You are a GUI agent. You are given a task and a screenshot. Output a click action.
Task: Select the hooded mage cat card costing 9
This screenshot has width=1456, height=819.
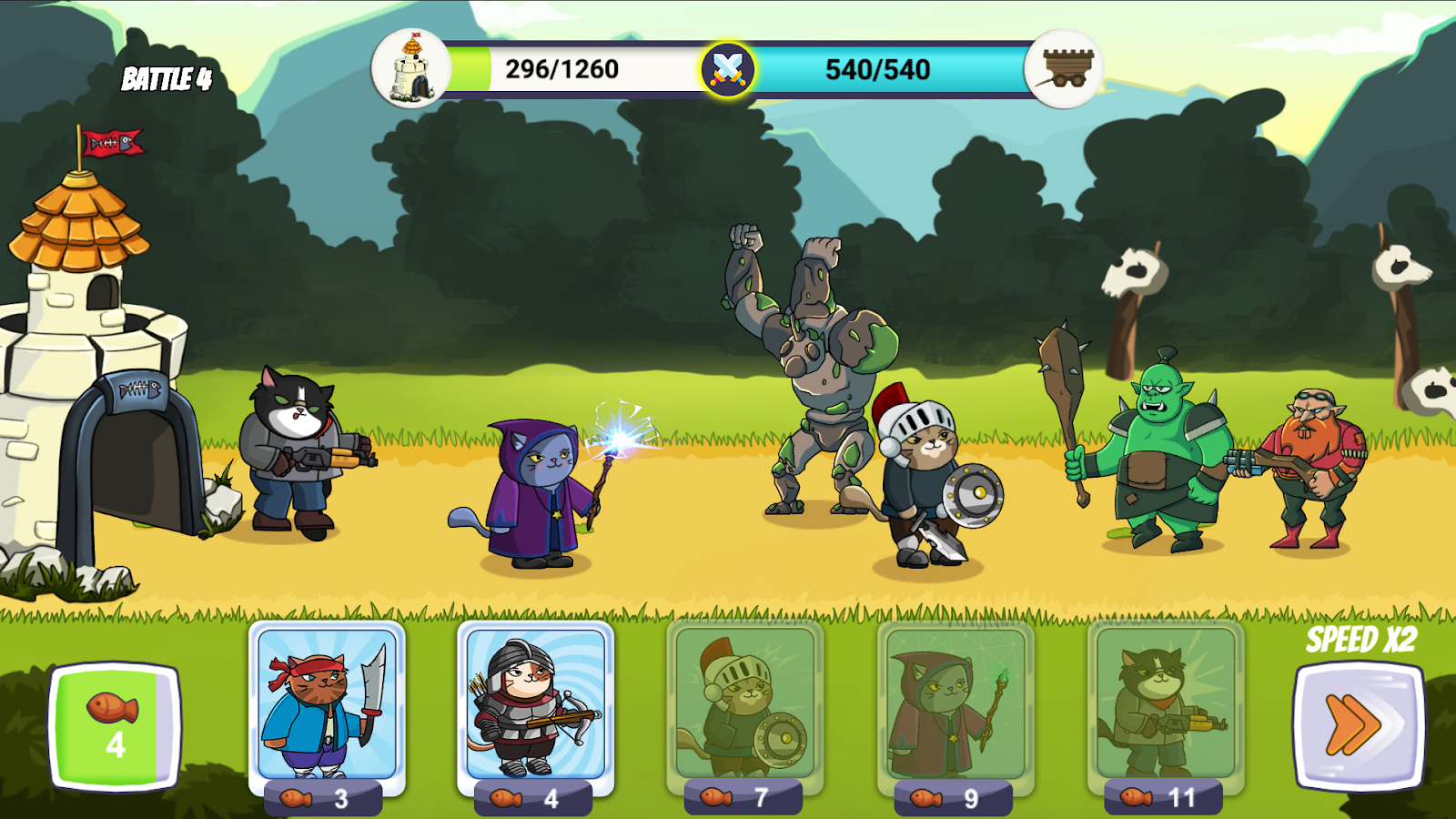click(x=955, y=703)
